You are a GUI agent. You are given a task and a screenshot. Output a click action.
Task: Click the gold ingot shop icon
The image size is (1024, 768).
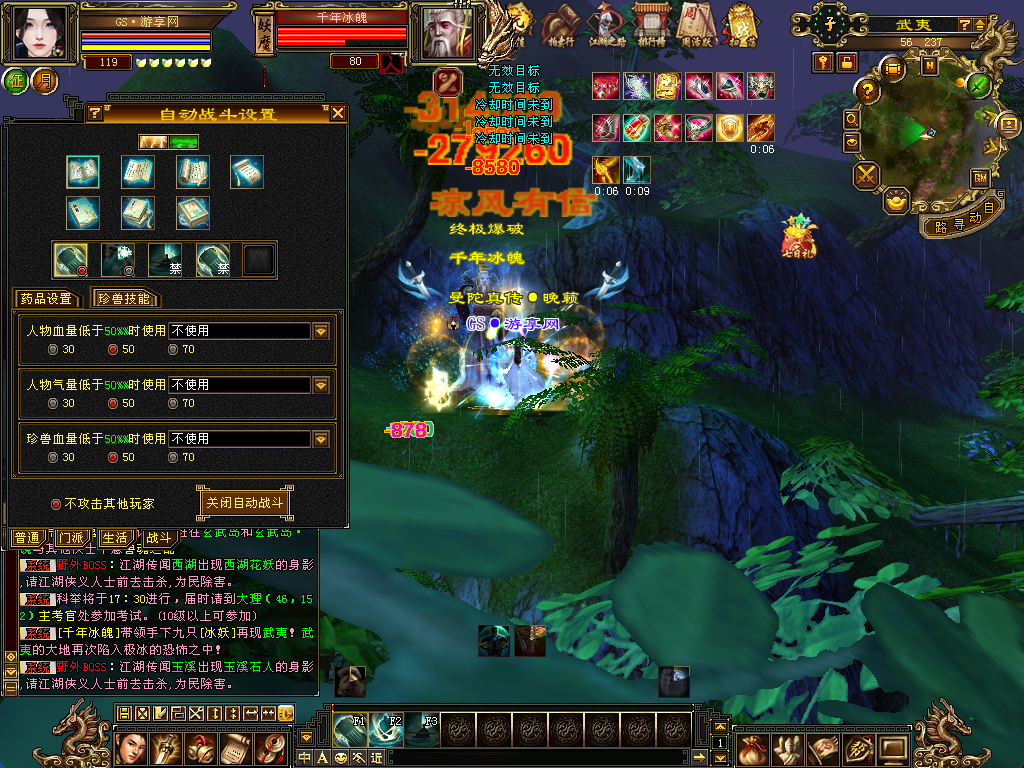pos(897,198)
